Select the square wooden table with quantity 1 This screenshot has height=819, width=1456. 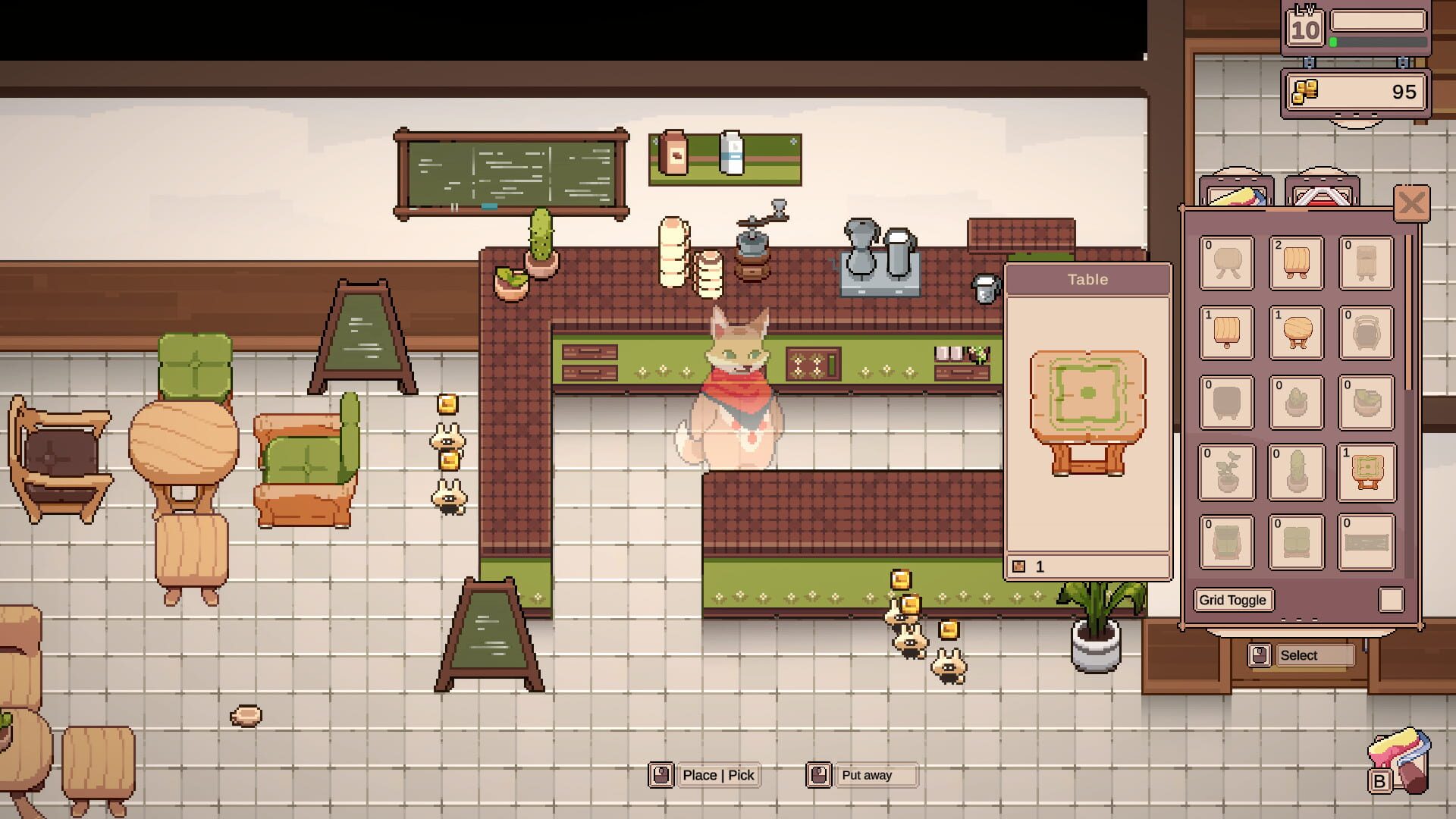(1226, 333)
